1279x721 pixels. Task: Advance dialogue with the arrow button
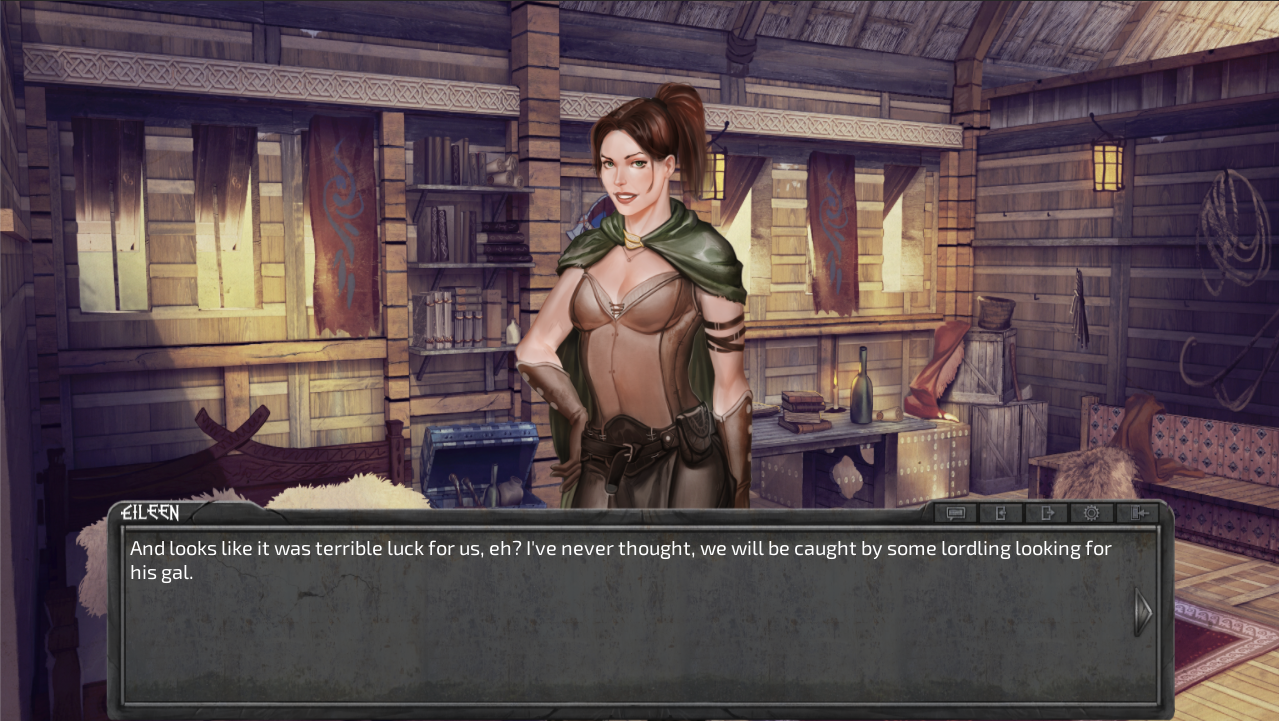coord(1142,612)
